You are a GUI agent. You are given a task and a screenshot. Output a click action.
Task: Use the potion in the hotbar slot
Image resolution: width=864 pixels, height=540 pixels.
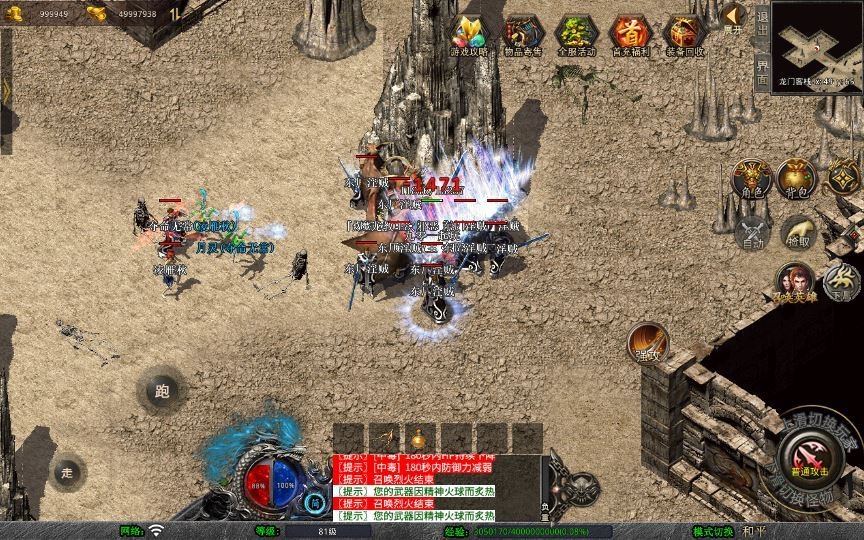[x=417, y=438]
